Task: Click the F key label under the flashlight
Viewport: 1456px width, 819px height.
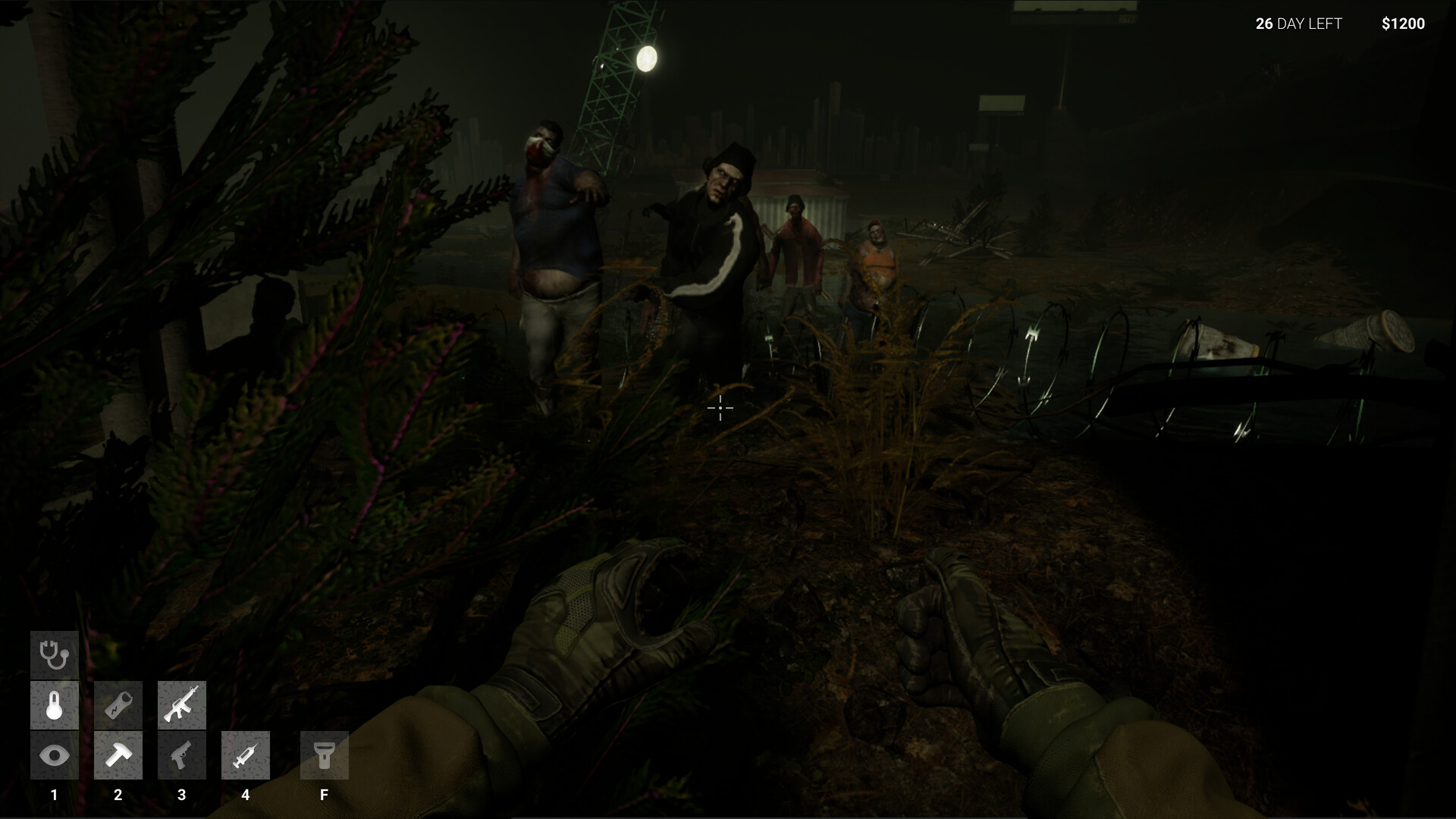Action: pos(324,795)
